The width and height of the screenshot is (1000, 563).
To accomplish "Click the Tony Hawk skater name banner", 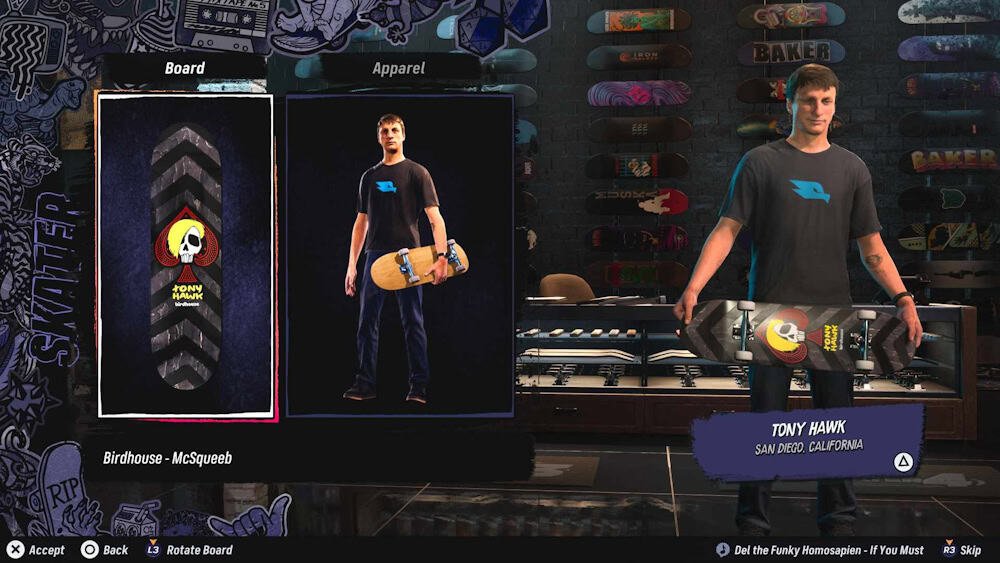I will coord(808,438).
